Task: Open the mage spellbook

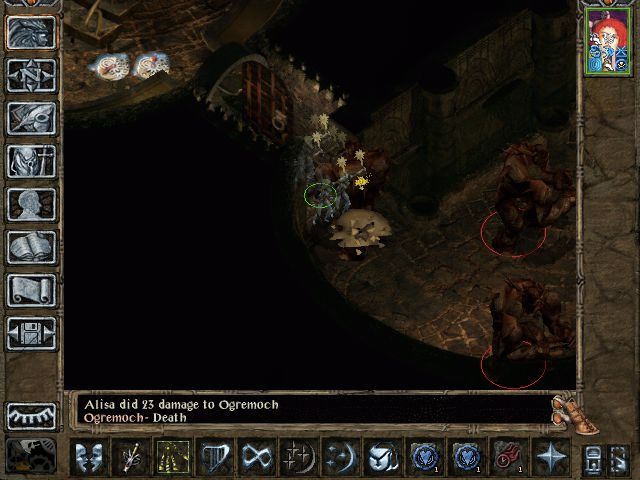Action: click(31, 247)
